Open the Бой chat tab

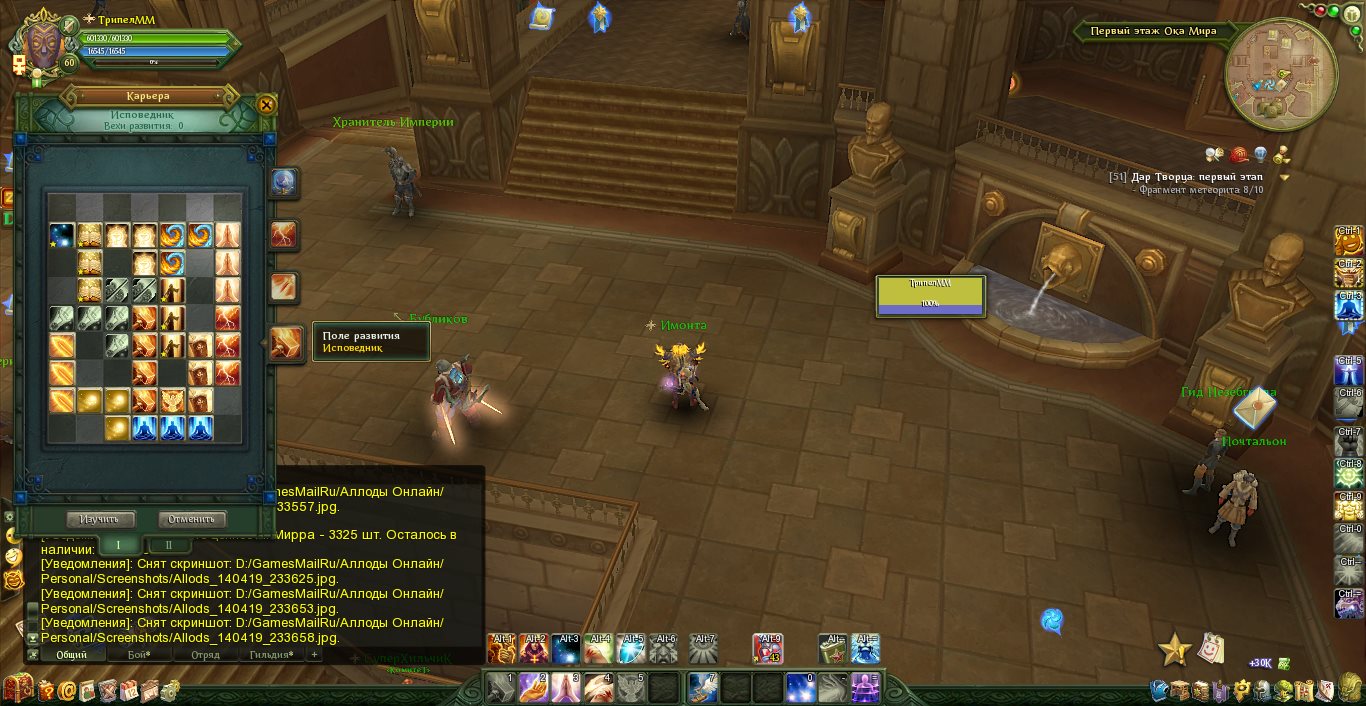[138, 655]
